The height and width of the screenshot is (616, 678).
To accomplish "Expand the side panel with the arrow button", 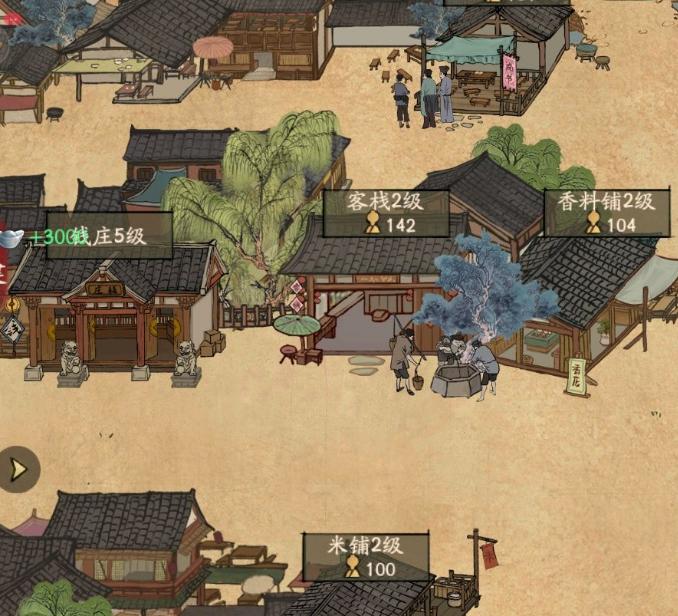I will (x=18, y=468).
